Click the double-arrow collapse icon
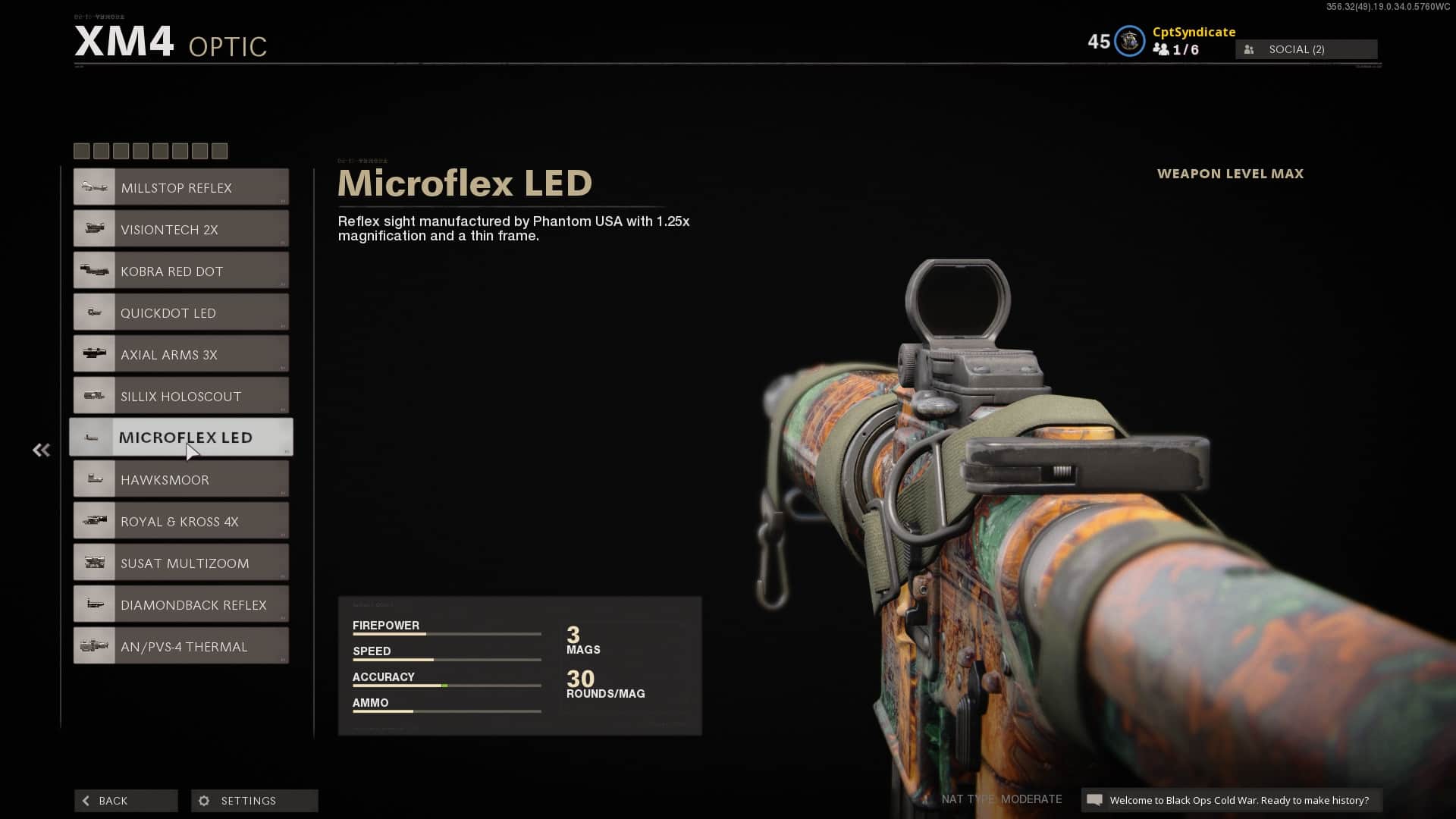 pyautogui.click(x=41, y=450)
